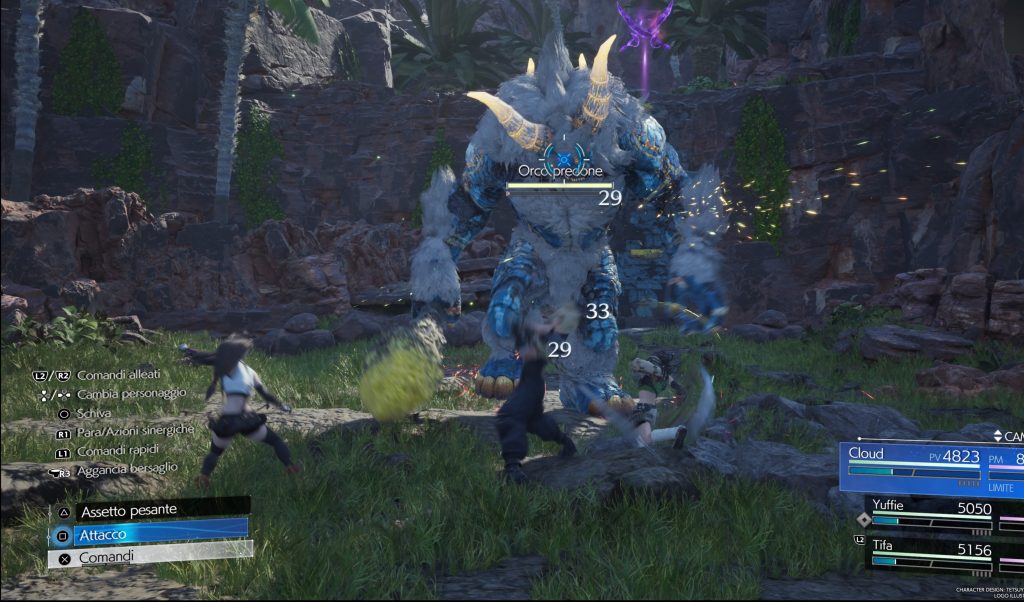Choose the Assetto pesante command
The height and width of the screenshot is (602, 1024).
[148, 510]
